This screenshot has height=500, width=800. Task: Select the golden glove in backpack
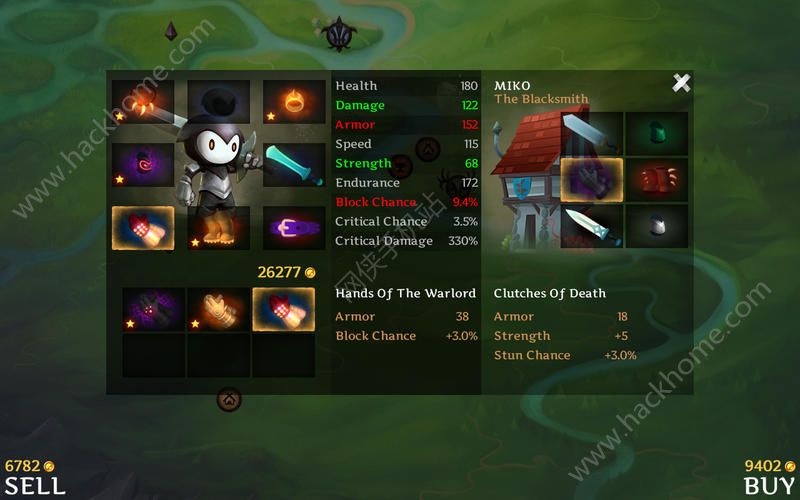pos(218,309)
